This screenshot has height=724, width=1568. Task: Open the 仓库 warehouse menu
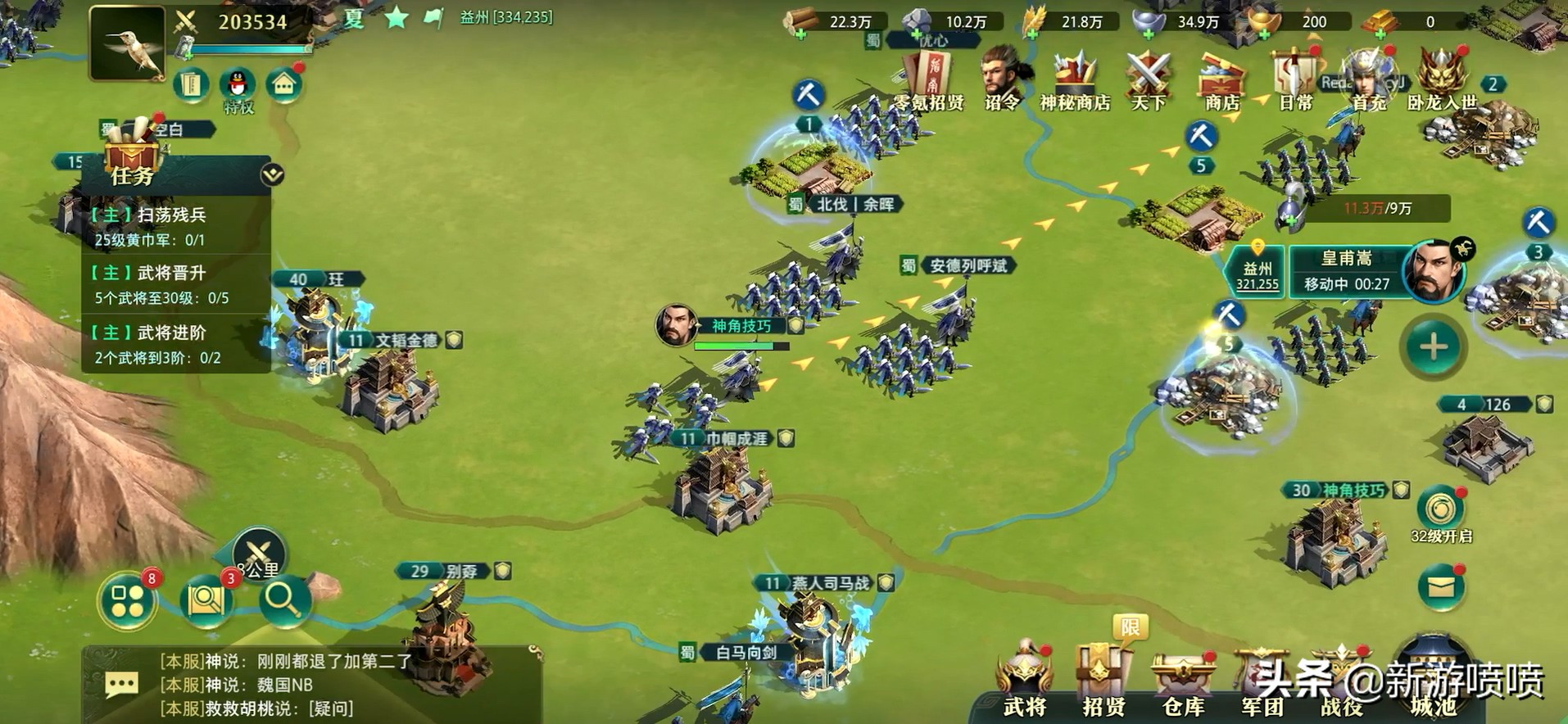pos(1183,681)
